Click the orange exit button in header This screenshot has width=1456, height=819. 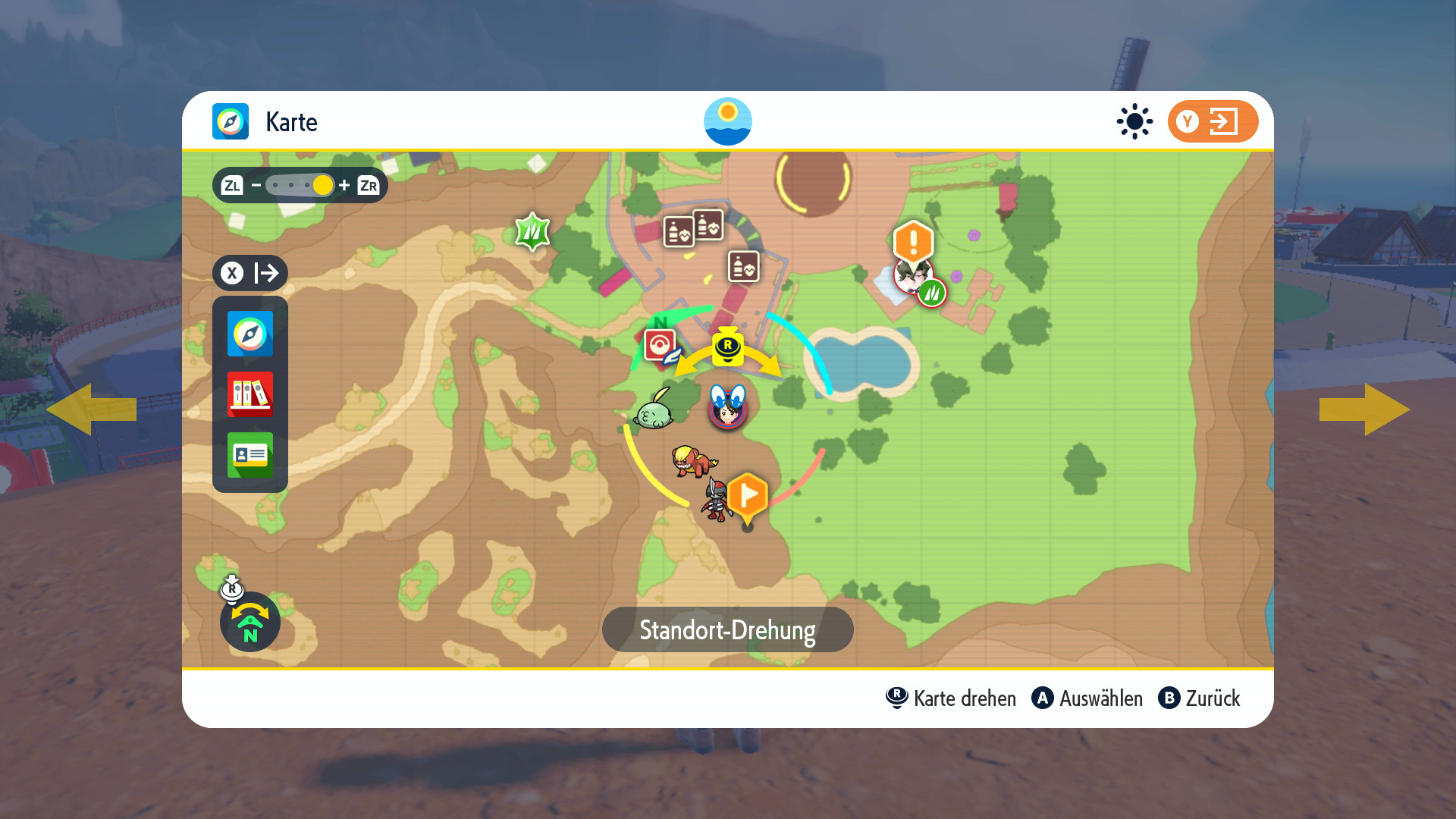click(x=1213, y=121)
